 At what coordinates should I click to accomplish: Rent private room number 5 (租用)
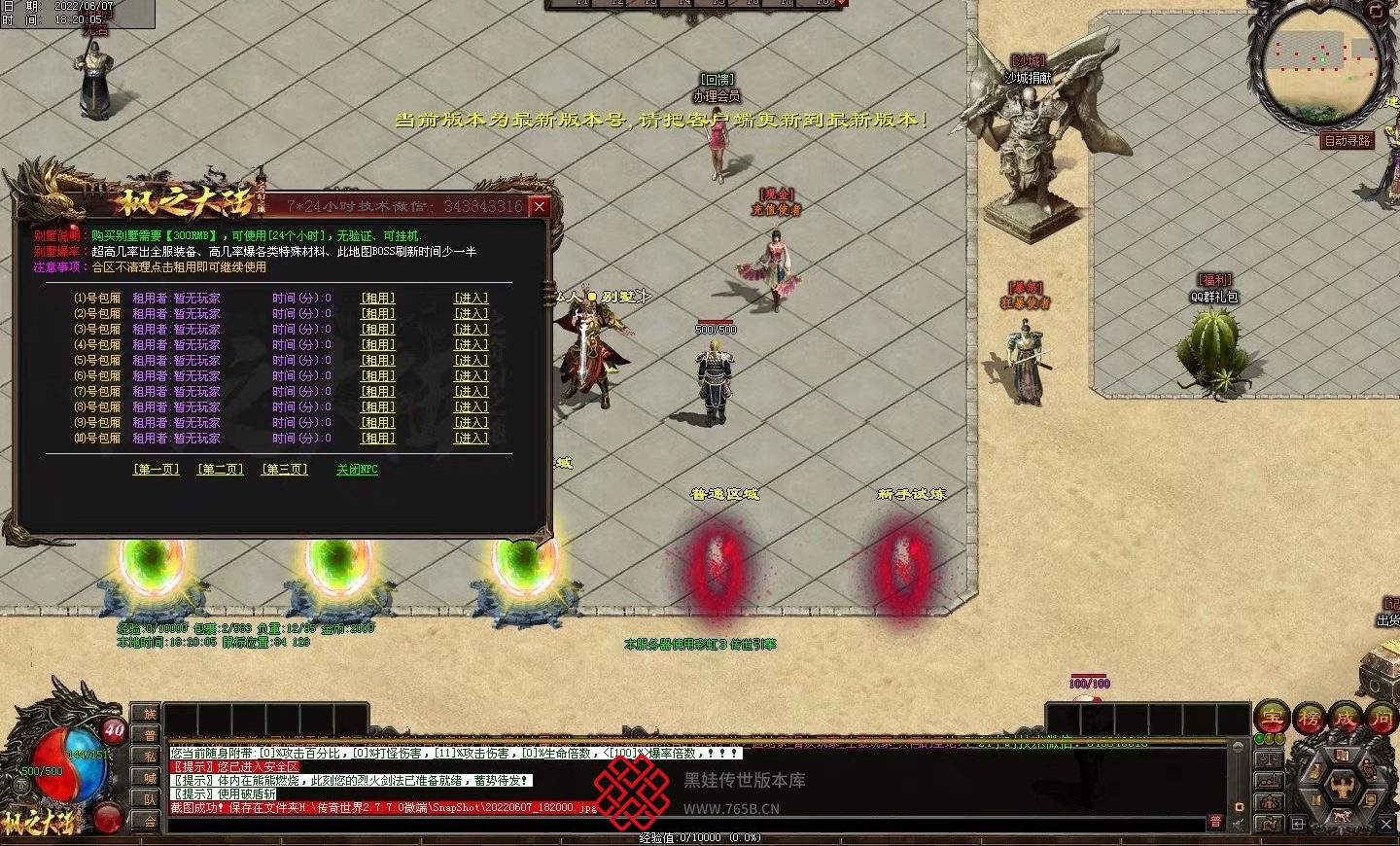378,361
